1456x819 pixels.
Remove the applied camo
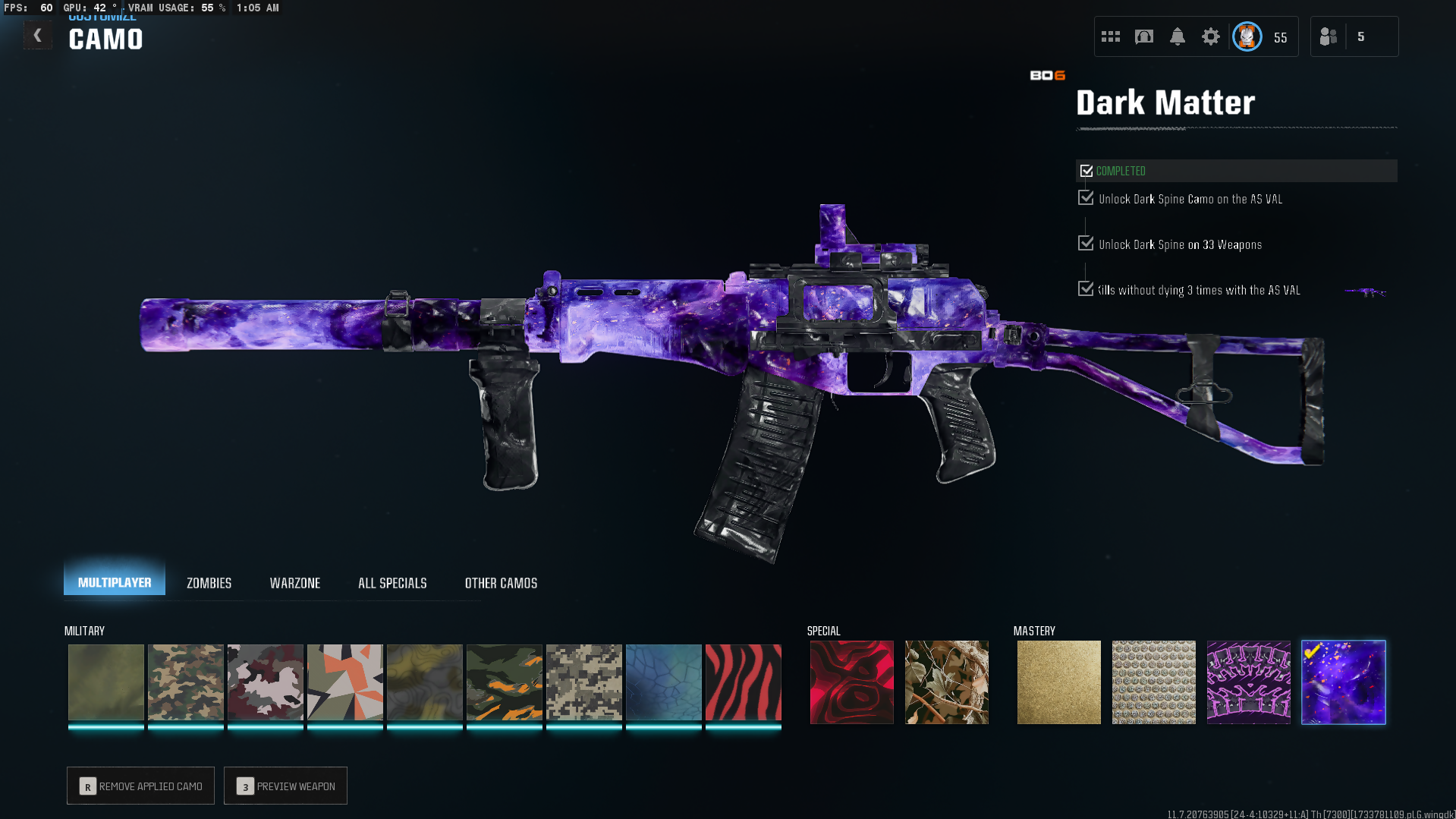(141, 786)
